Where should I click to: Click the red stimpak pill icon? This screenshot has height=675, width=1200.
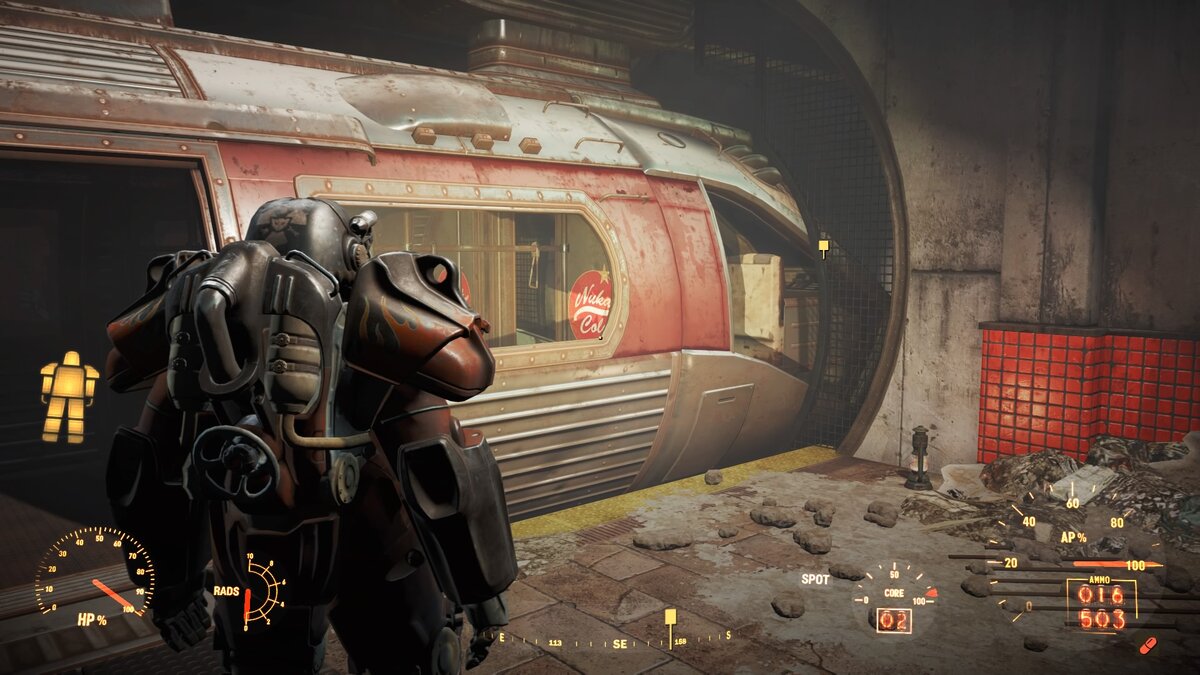1147,645
